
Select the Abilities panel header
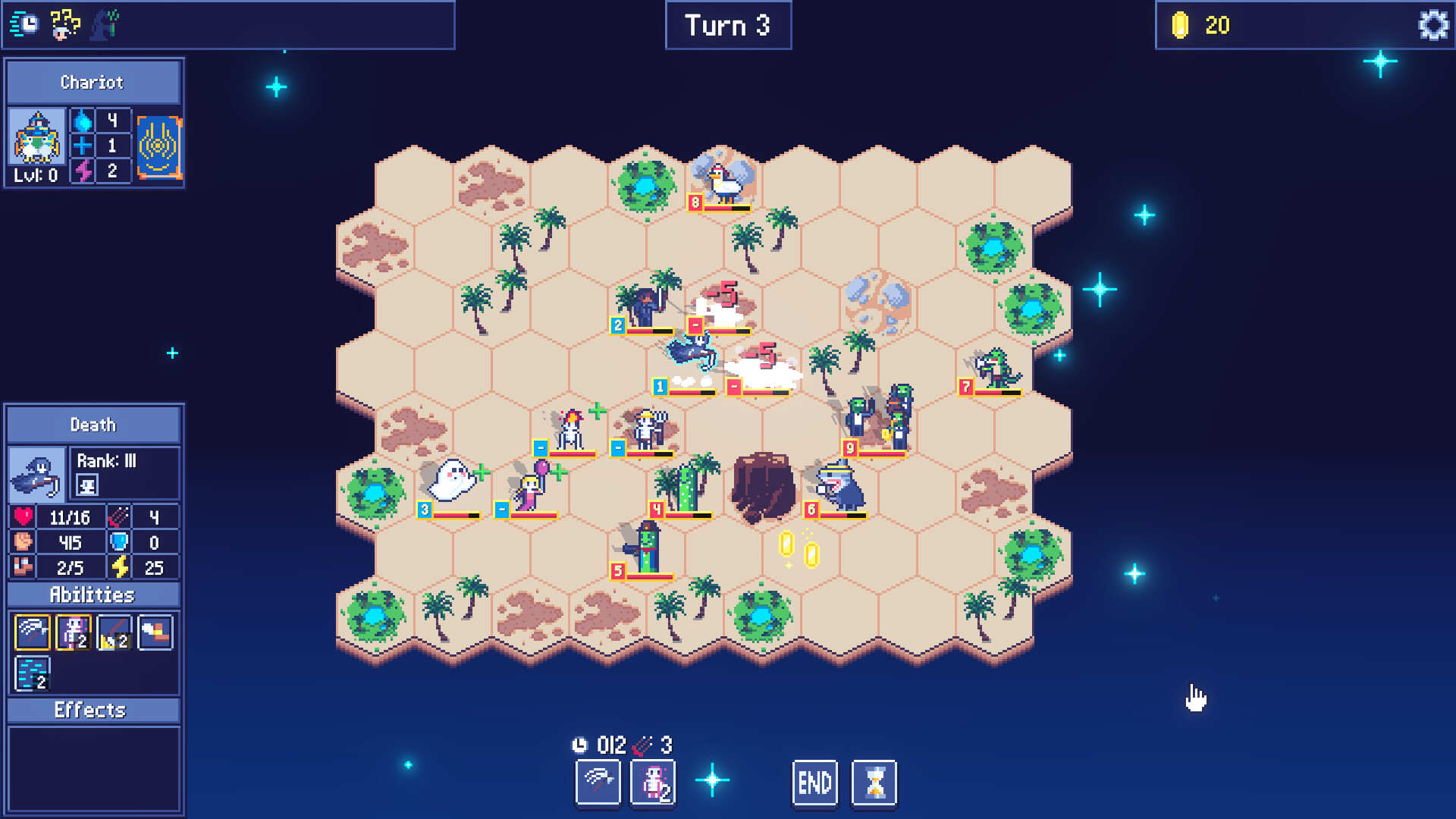(x=93, y=595)
